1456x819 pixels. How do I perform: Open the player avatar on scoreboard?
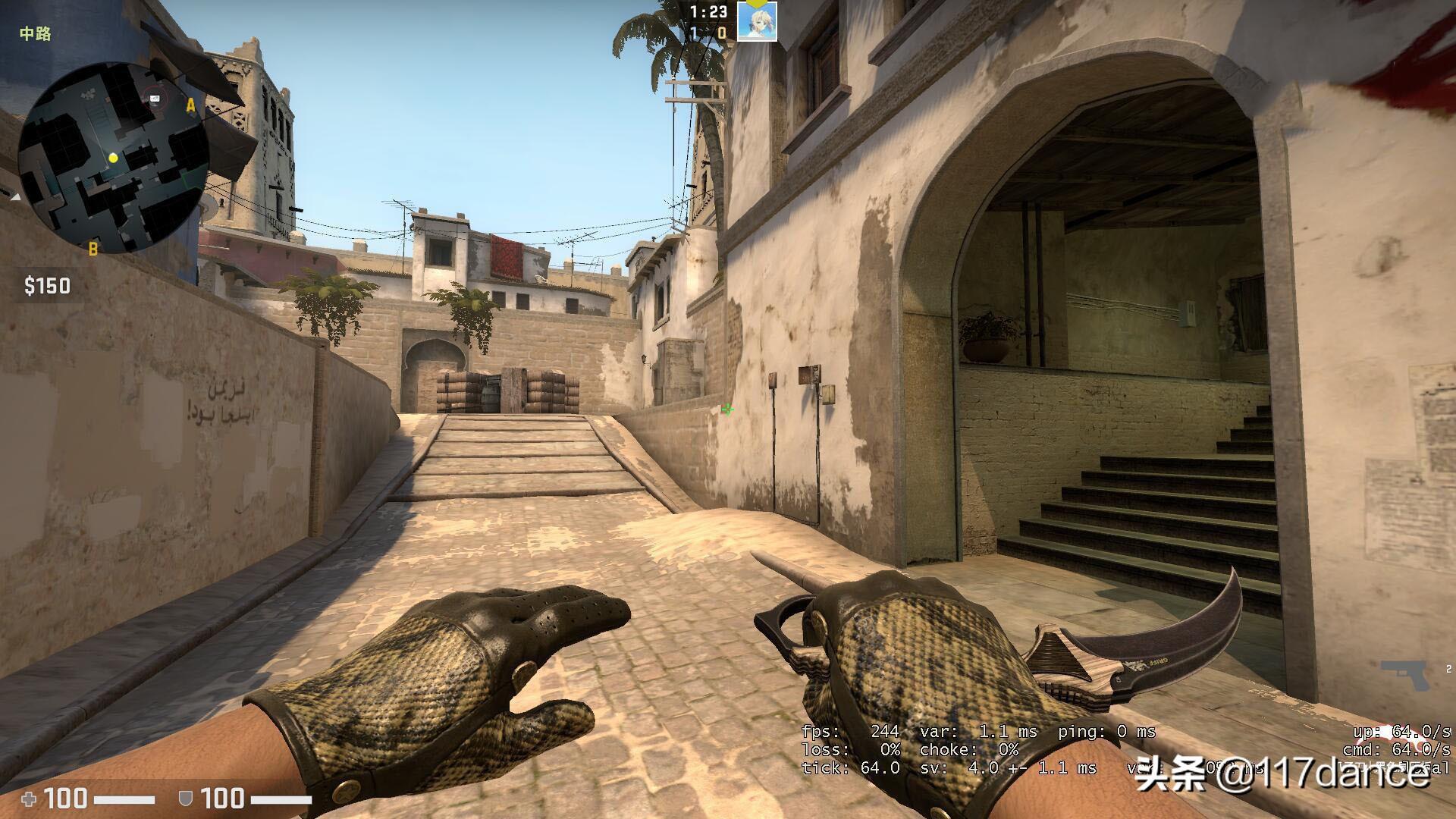757,20
